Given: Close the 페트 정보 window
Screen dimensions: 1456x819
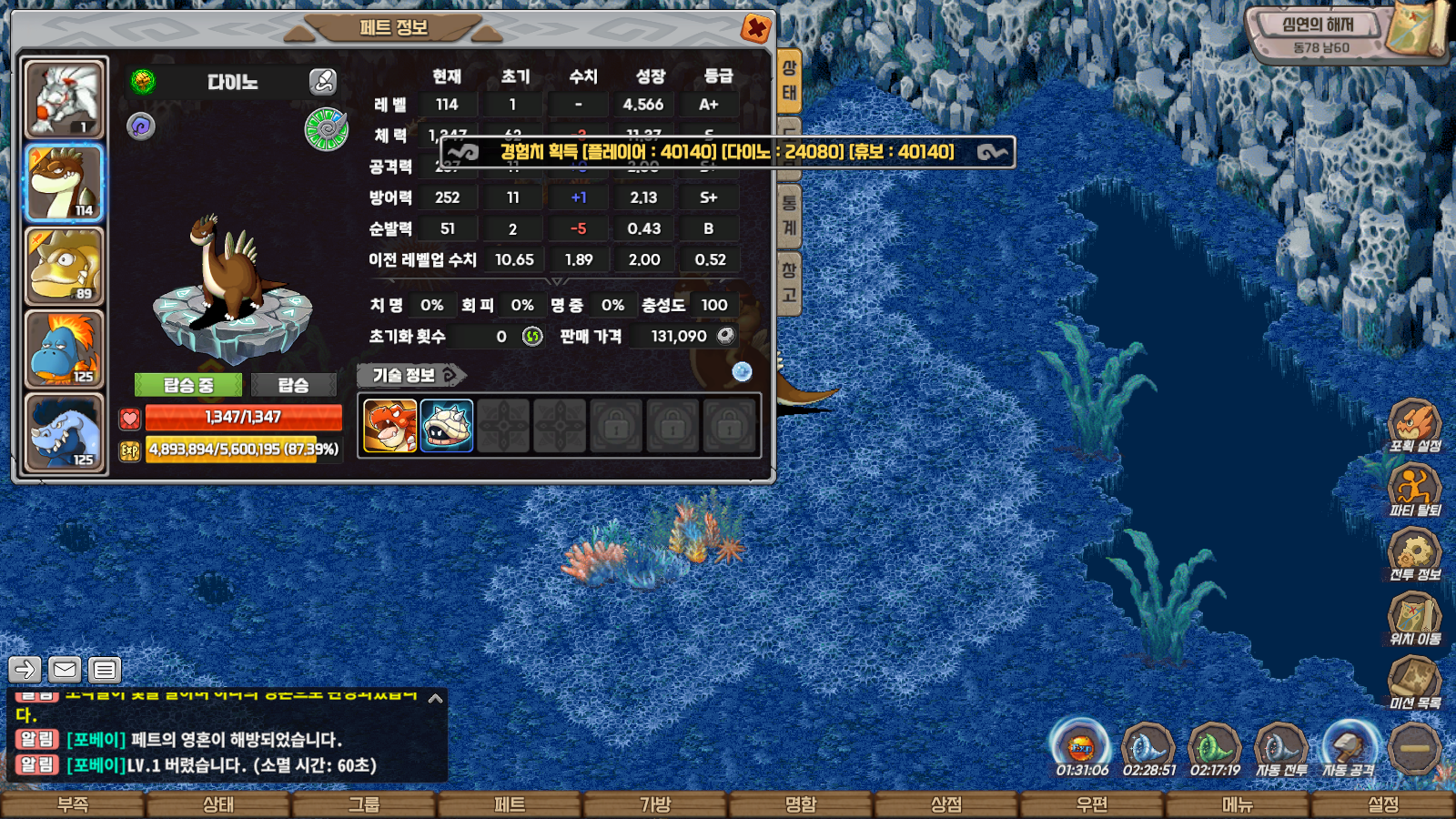Looking at the screenshot, I should (x=755, y=28).
